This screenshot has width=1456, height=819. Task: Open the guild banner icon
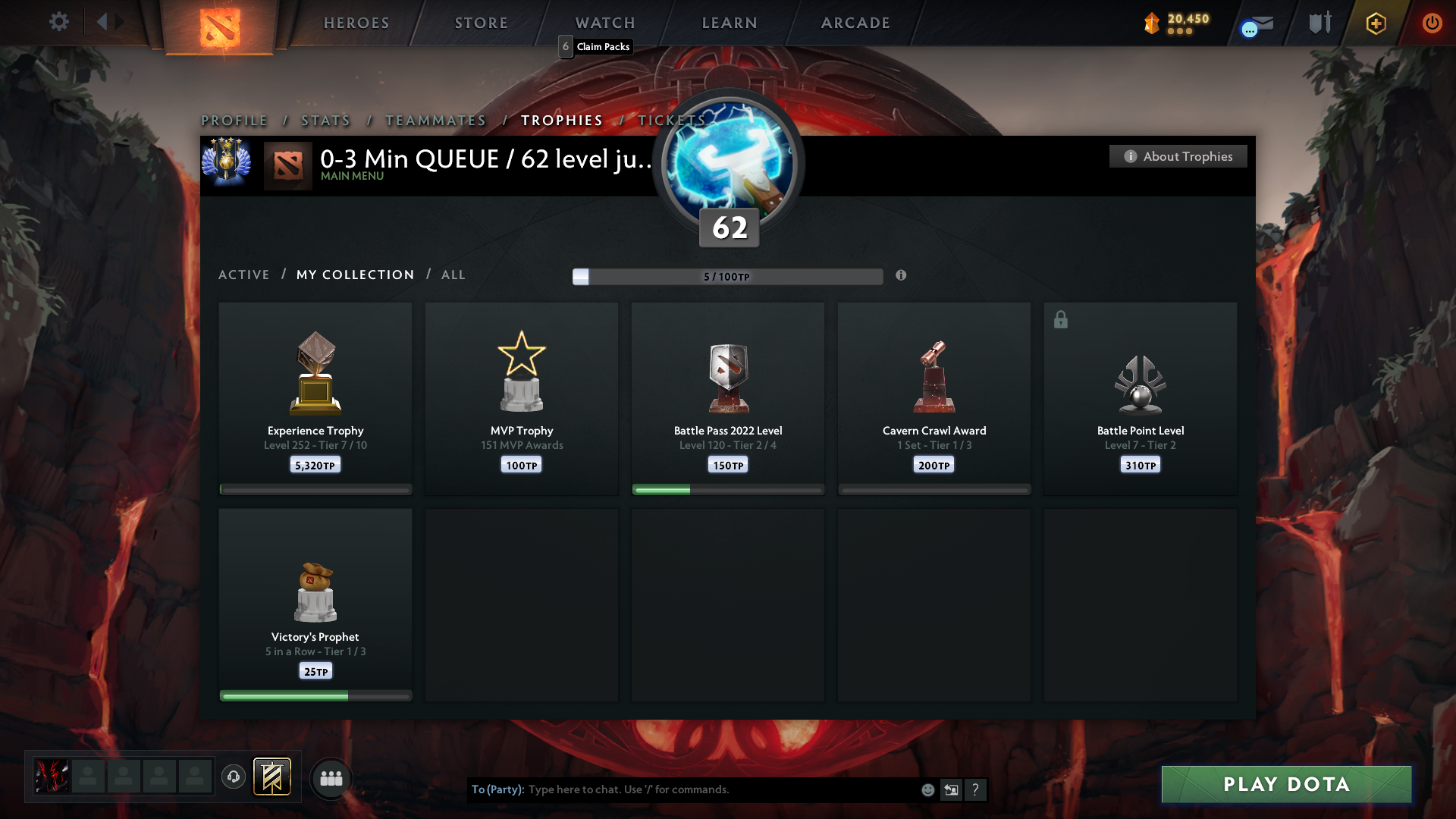pos(272,777)
